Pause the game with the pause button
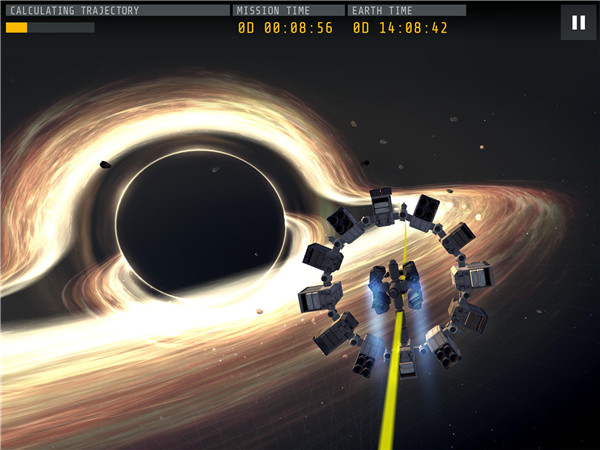This screenshot has width=600, height=450. click(578, 22)
